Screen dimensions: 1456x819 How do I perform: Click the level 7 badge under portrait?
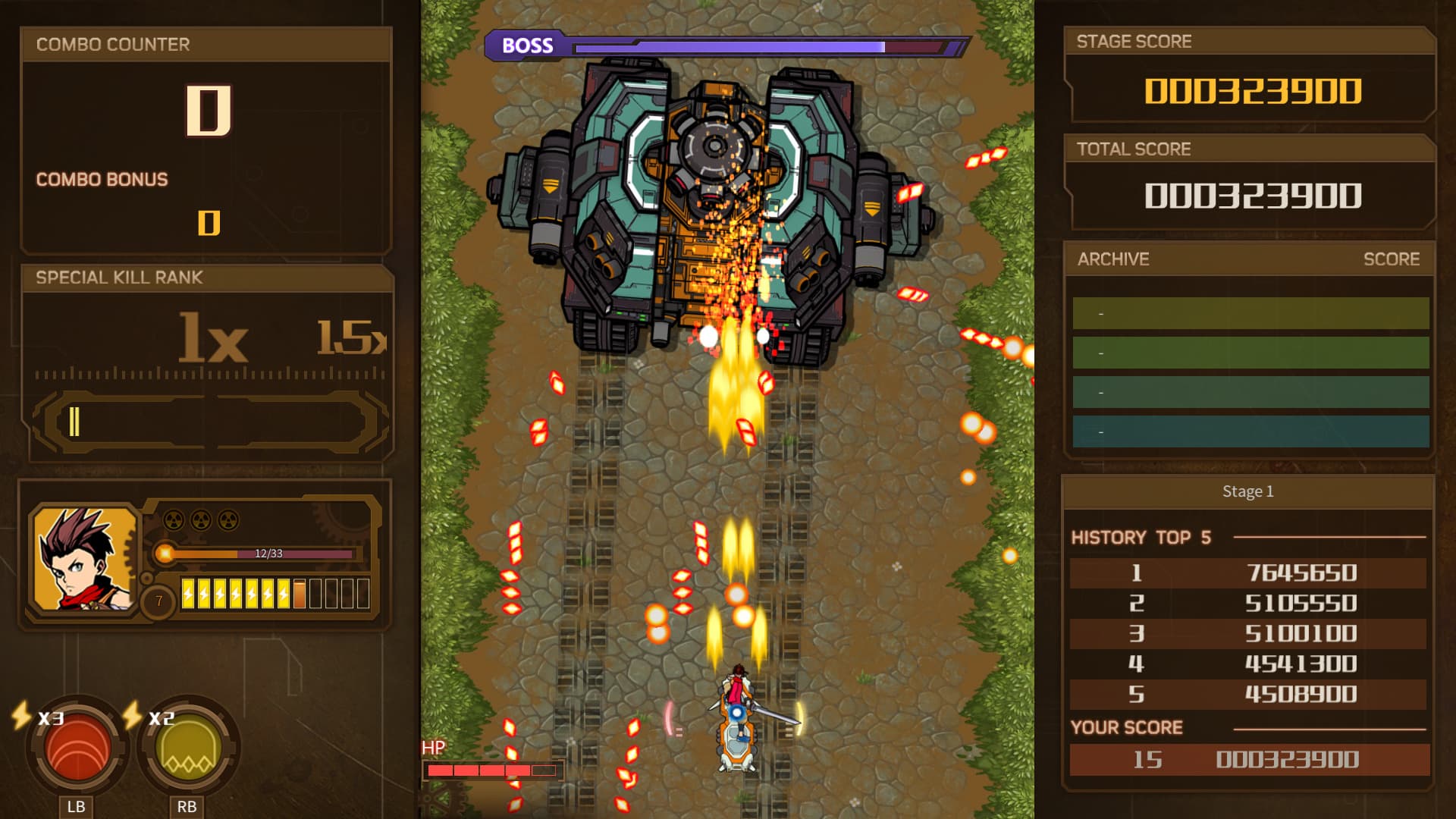coord(158,601)
